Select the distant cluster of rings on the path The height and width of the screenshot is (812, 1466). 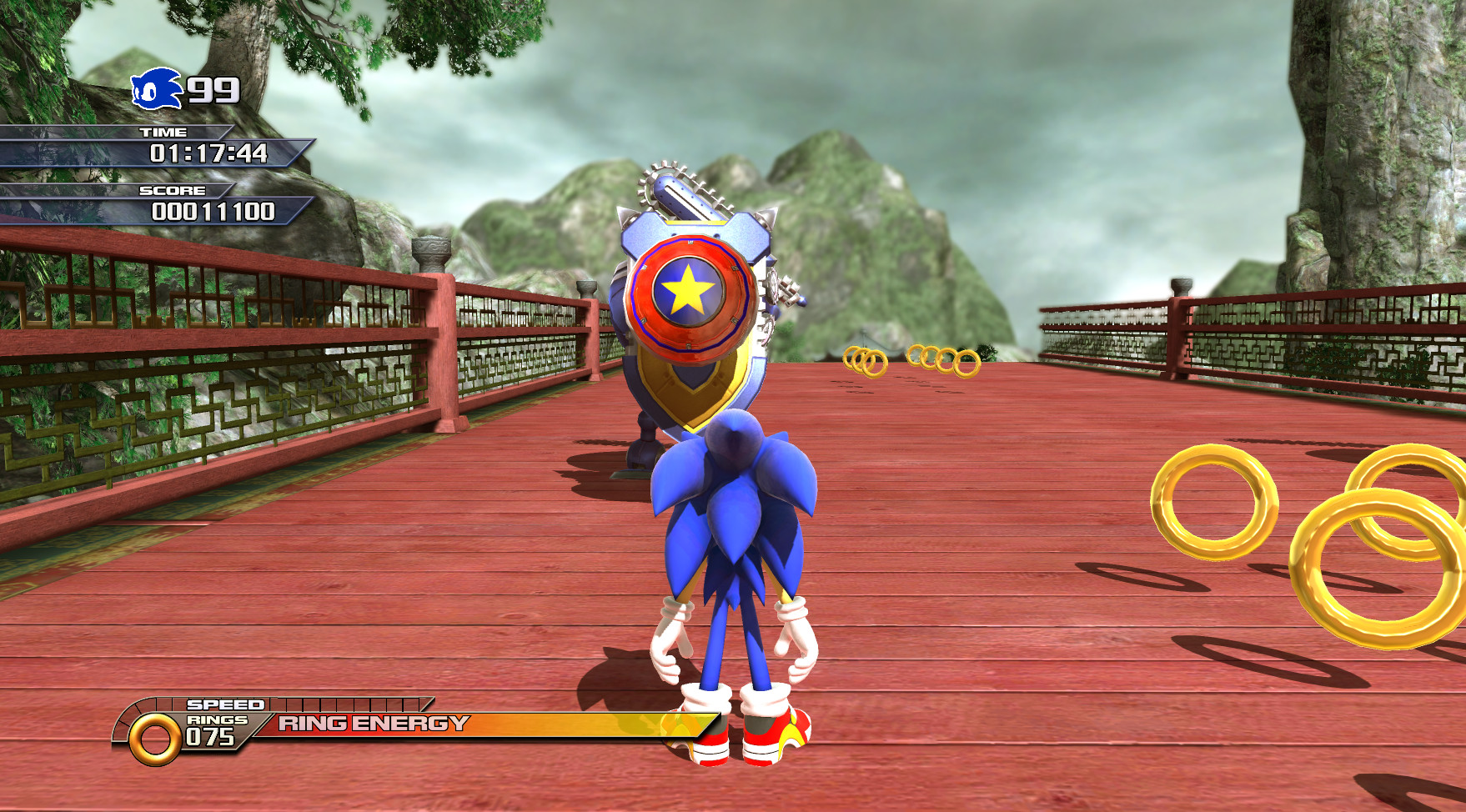pos(867,360)
